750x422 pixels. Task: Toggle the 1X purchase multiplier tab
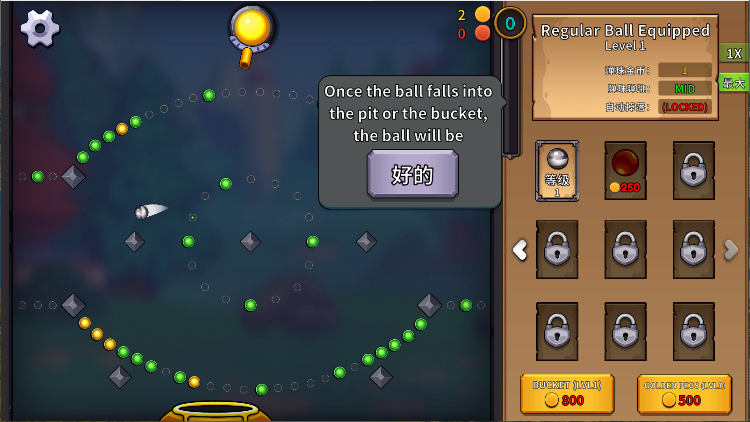pyautogui.click(x=734, y=53)
